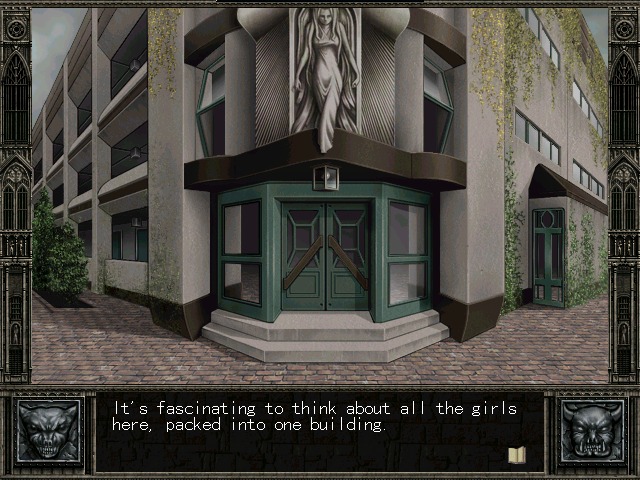
Task: Select the right horned gargoyle face button
Action: 593,432
